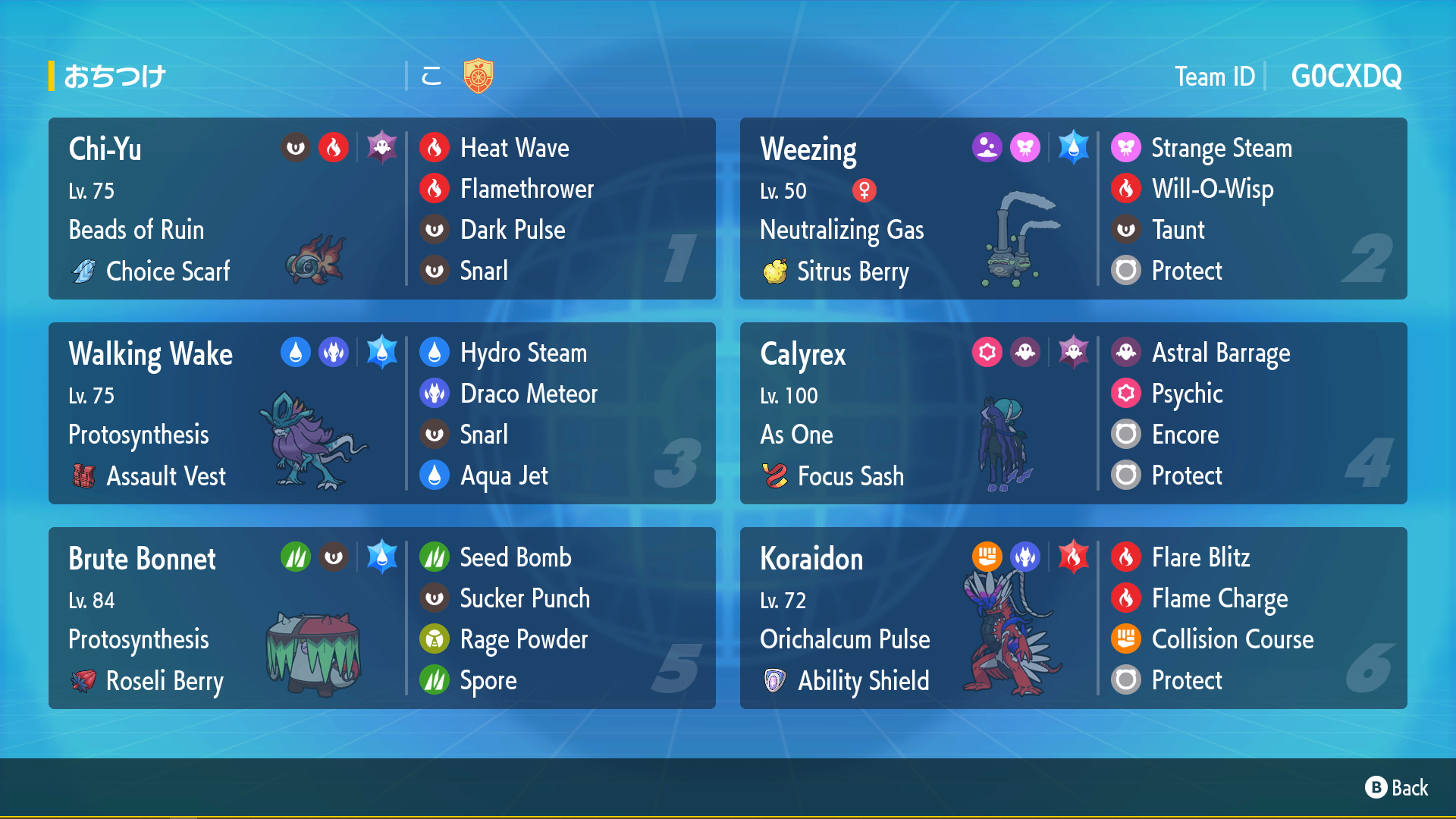Choose the Collision Course move
Viewport: 1456px width, 819px height.
point(1232,639)
